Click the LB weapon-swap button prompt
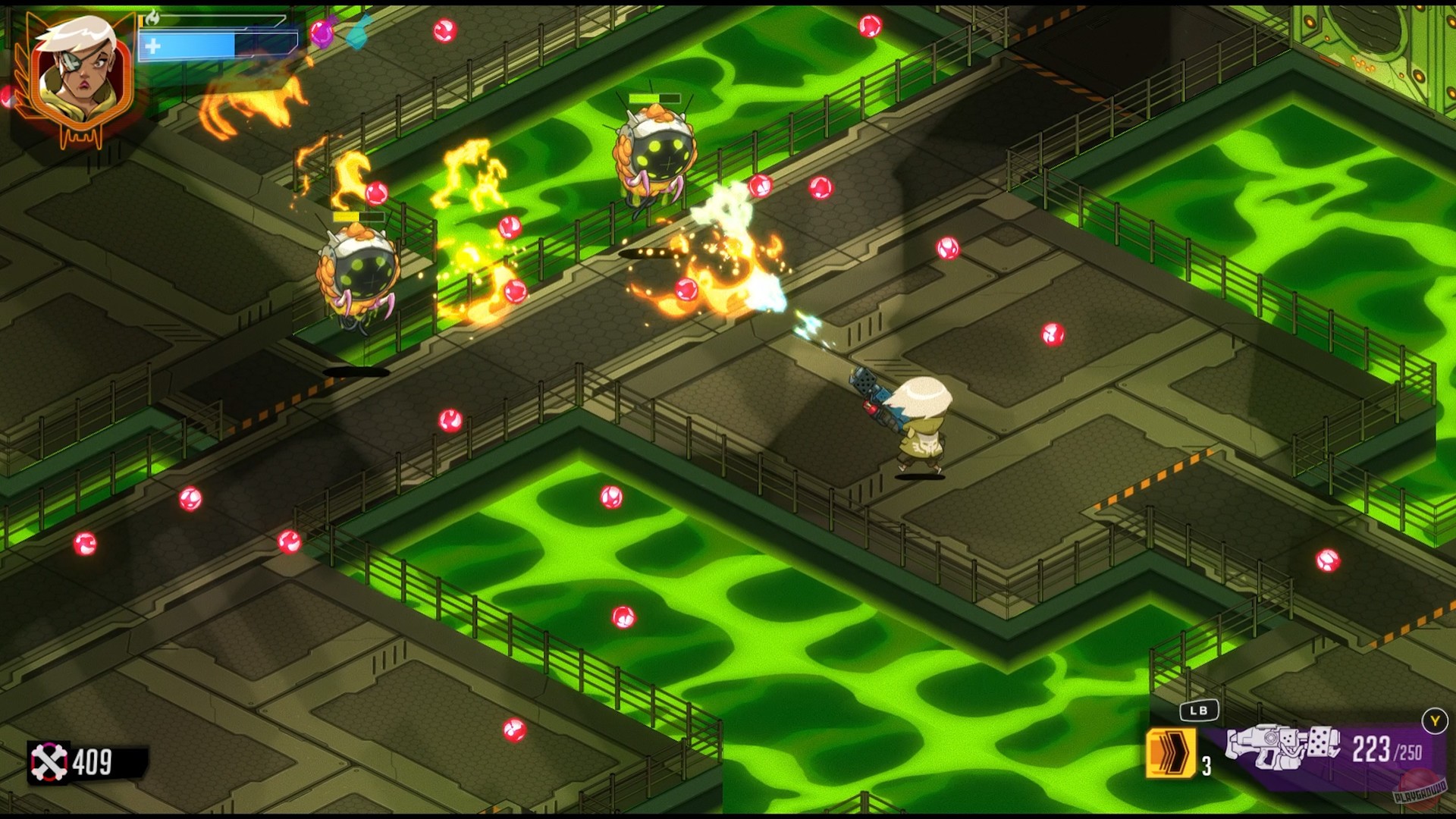 [x=1198, y=711]
